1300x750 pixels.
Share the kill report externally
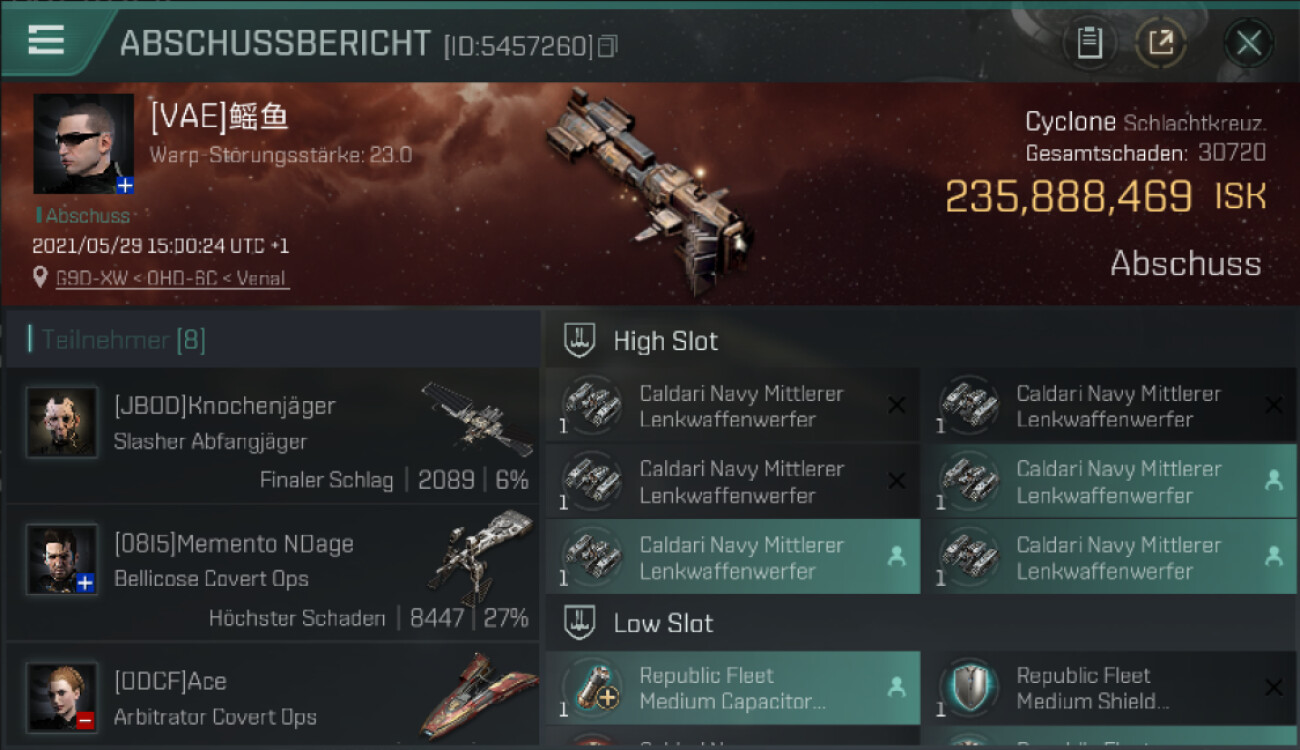tap(1160, 43)
